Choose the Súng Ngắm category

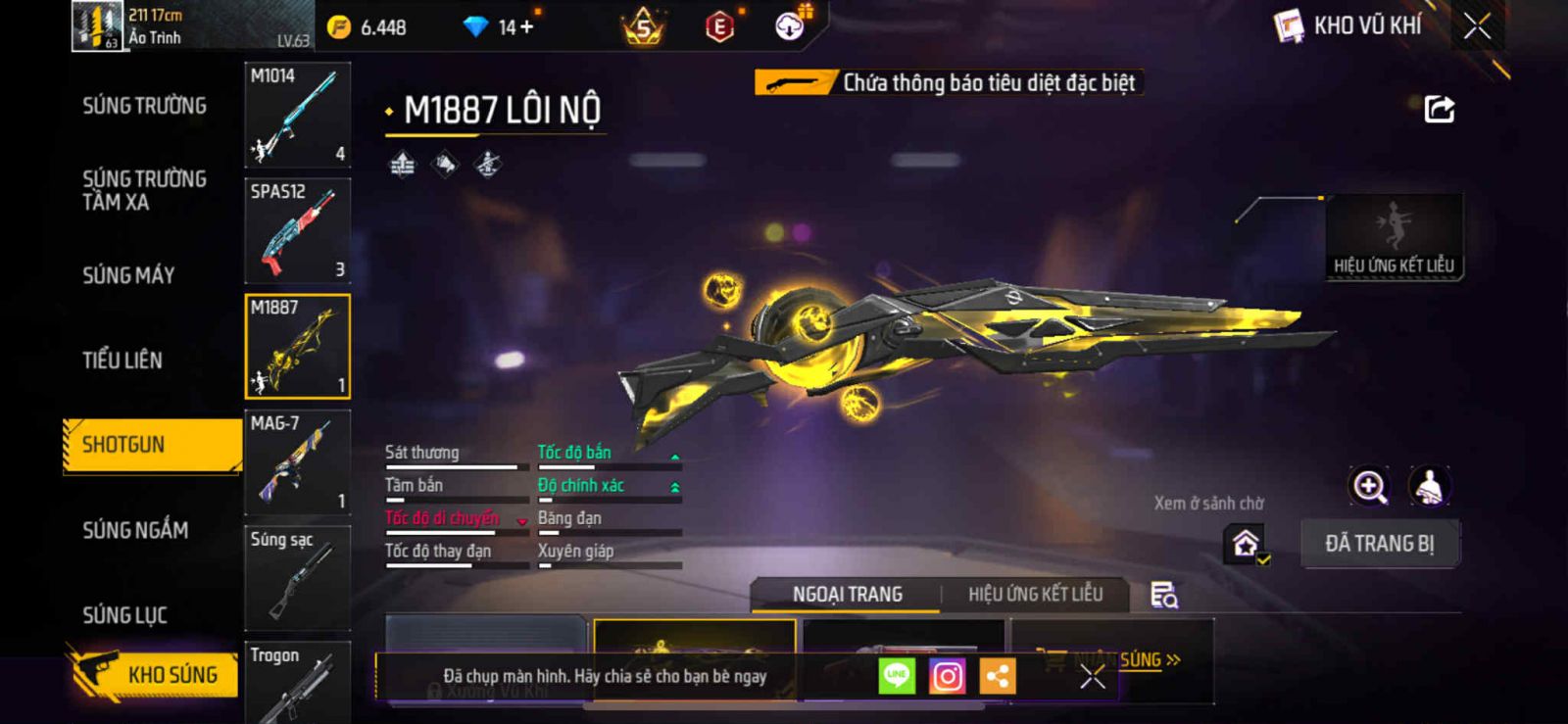[135, 530]
